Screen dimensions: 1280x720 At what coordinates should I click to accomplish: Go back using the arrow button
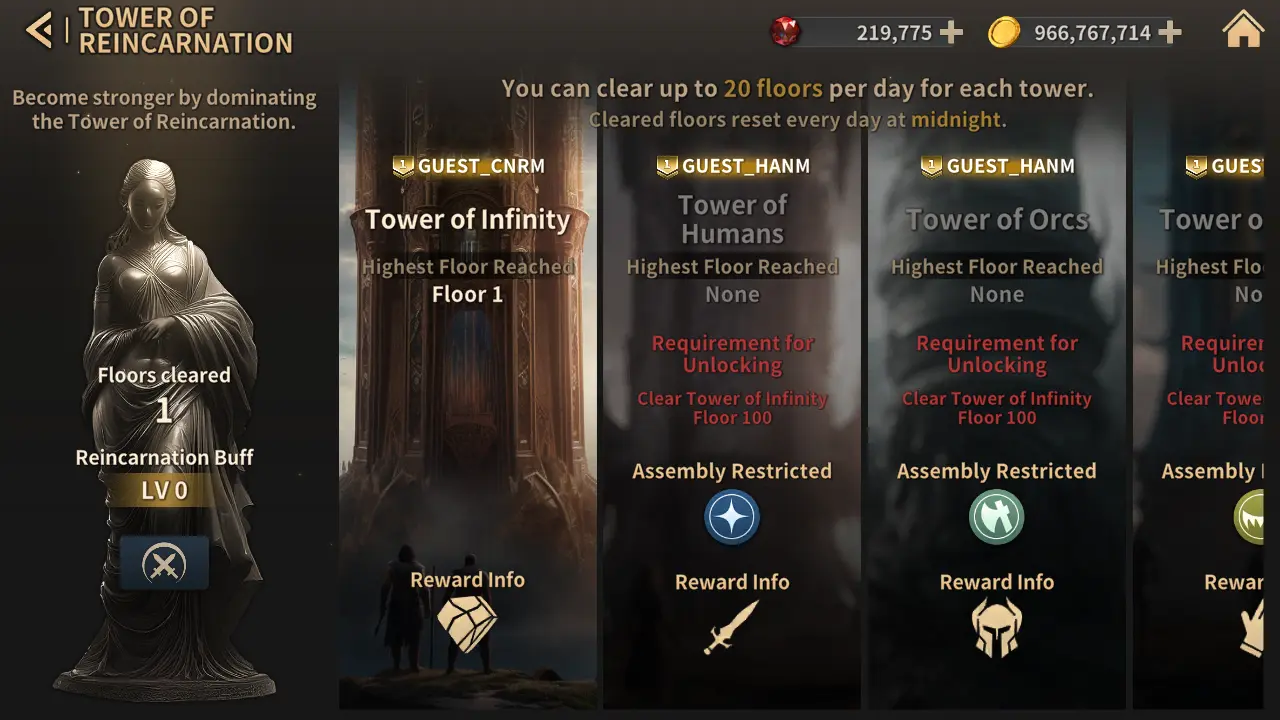[x=39, y=31]
